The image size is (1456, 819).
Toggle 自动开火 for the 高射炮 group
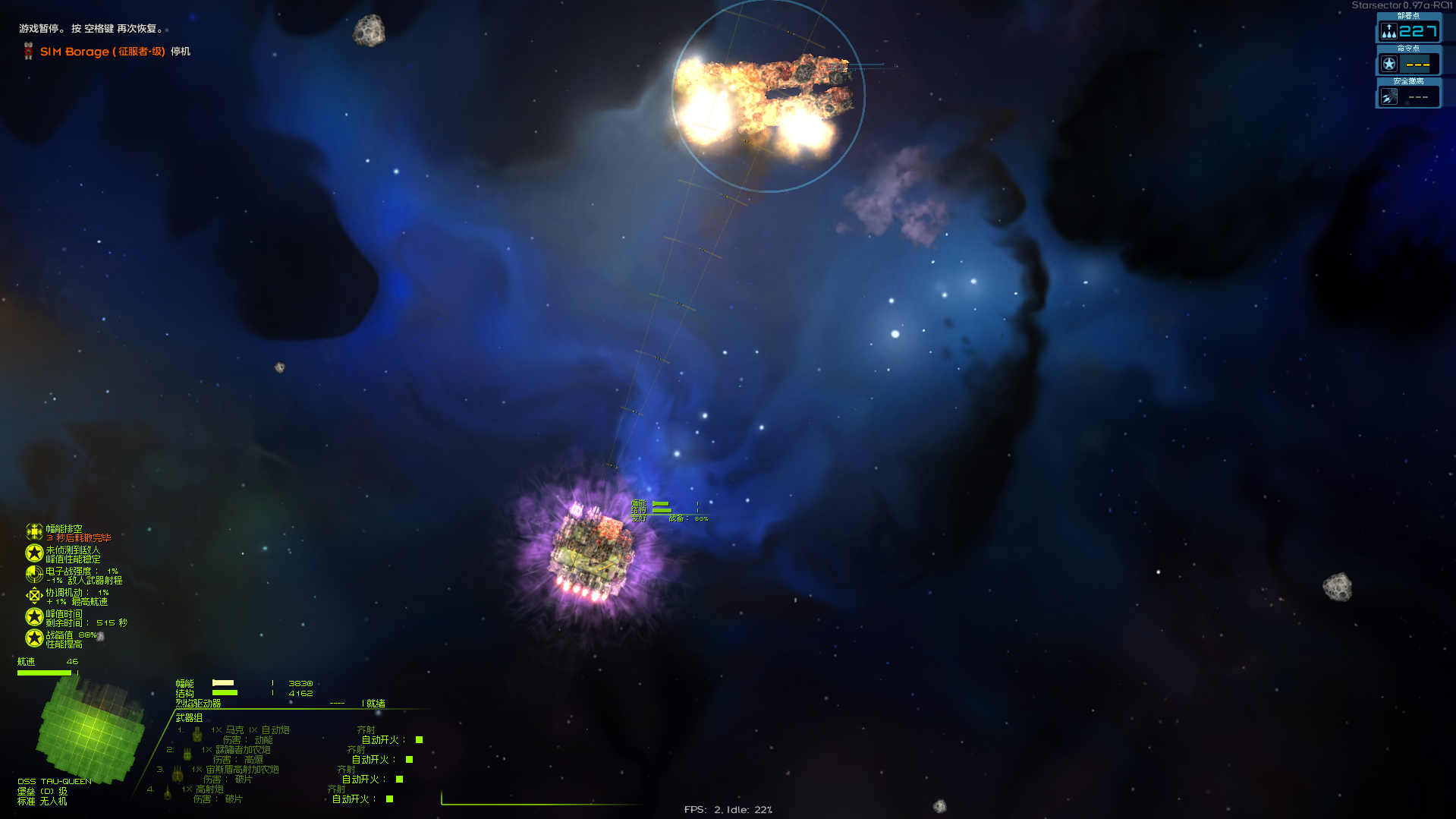click(x=389, y=799)
